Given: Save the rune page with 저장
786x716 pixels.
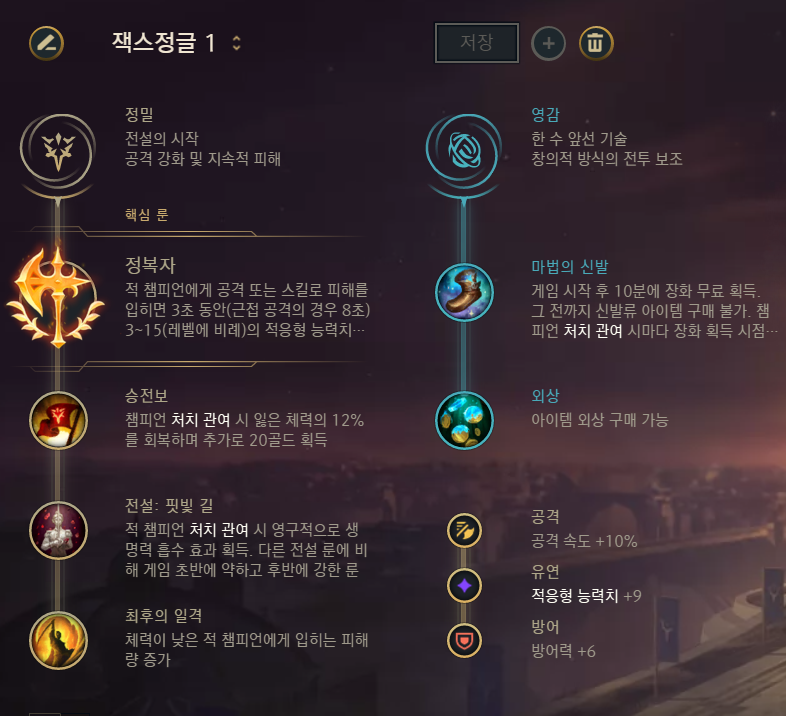Looking at the screenshot, I should (477, 43).
